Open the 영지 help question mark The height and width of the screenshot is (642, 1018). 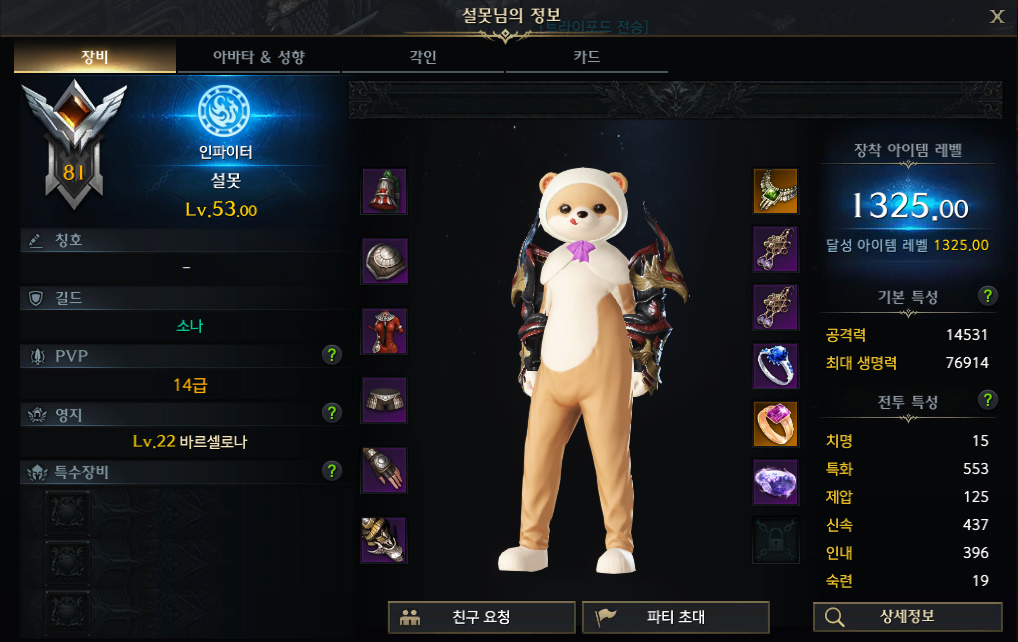click(333, 412)
